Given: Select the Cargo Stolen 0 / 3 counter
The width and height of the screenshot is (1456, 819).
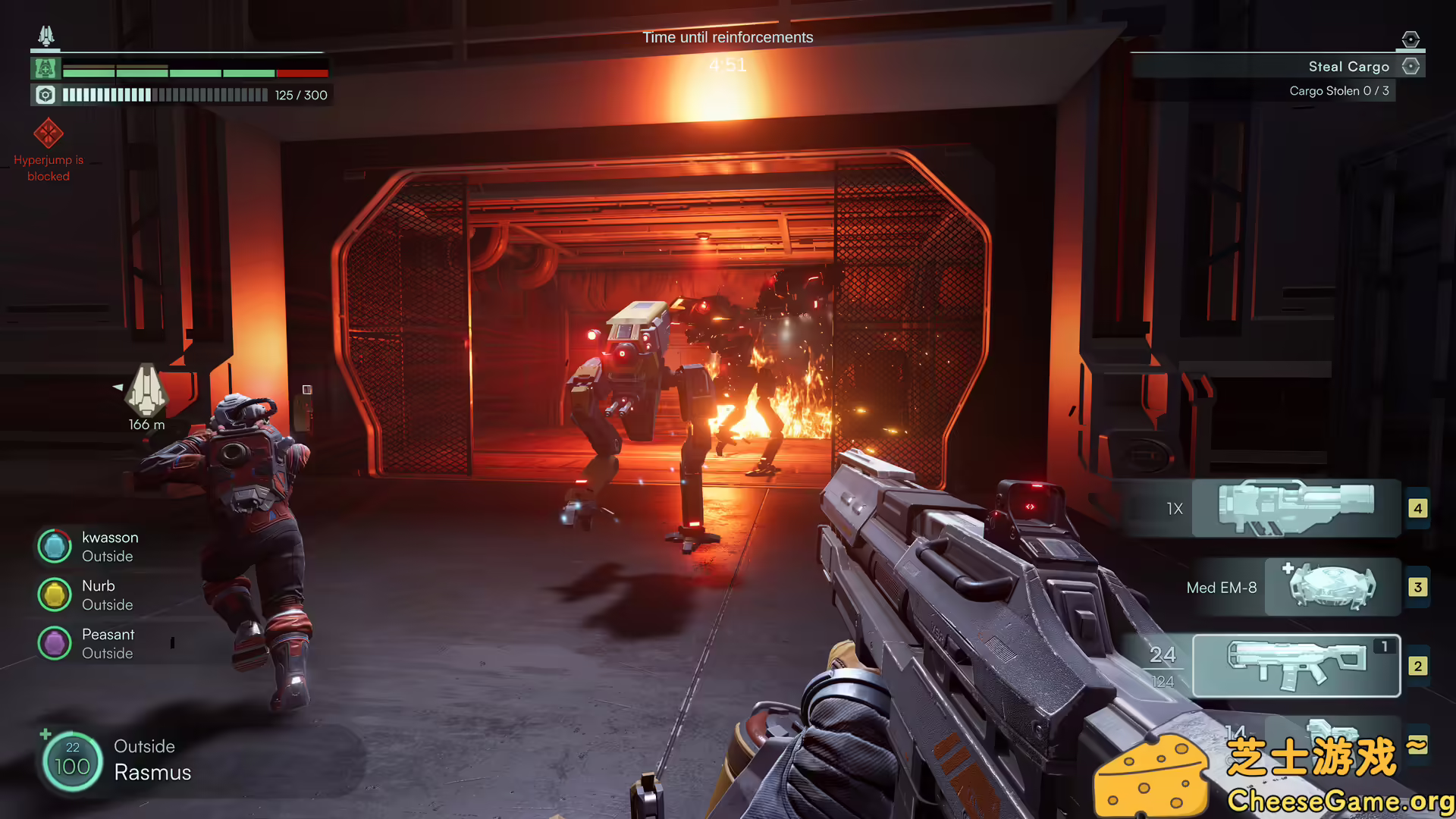Looking at the screenshot, I should point(1339,91).
